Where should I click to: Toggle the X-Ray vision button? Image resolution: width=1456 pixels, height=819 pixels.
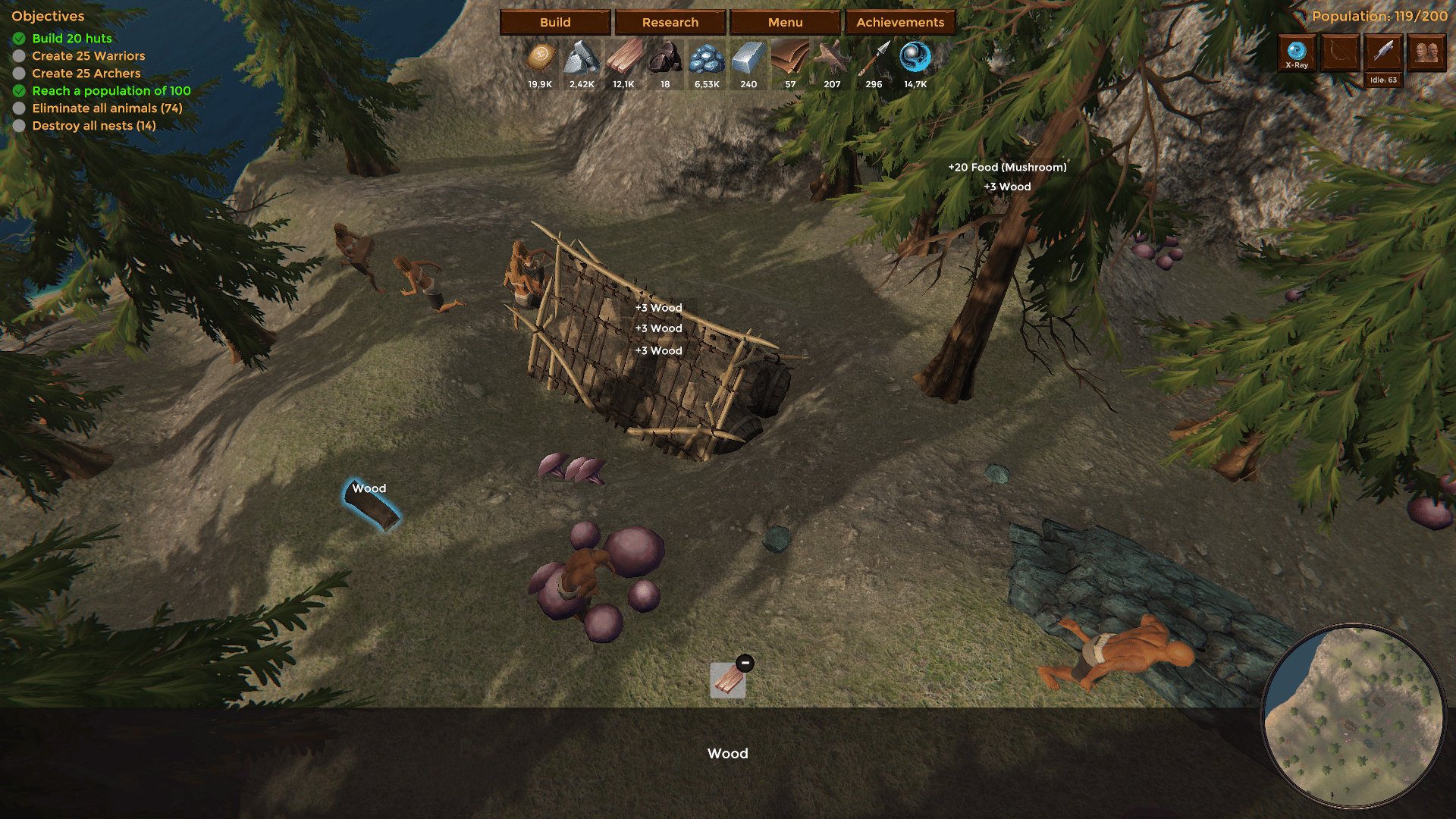[x=1297, y=53]
